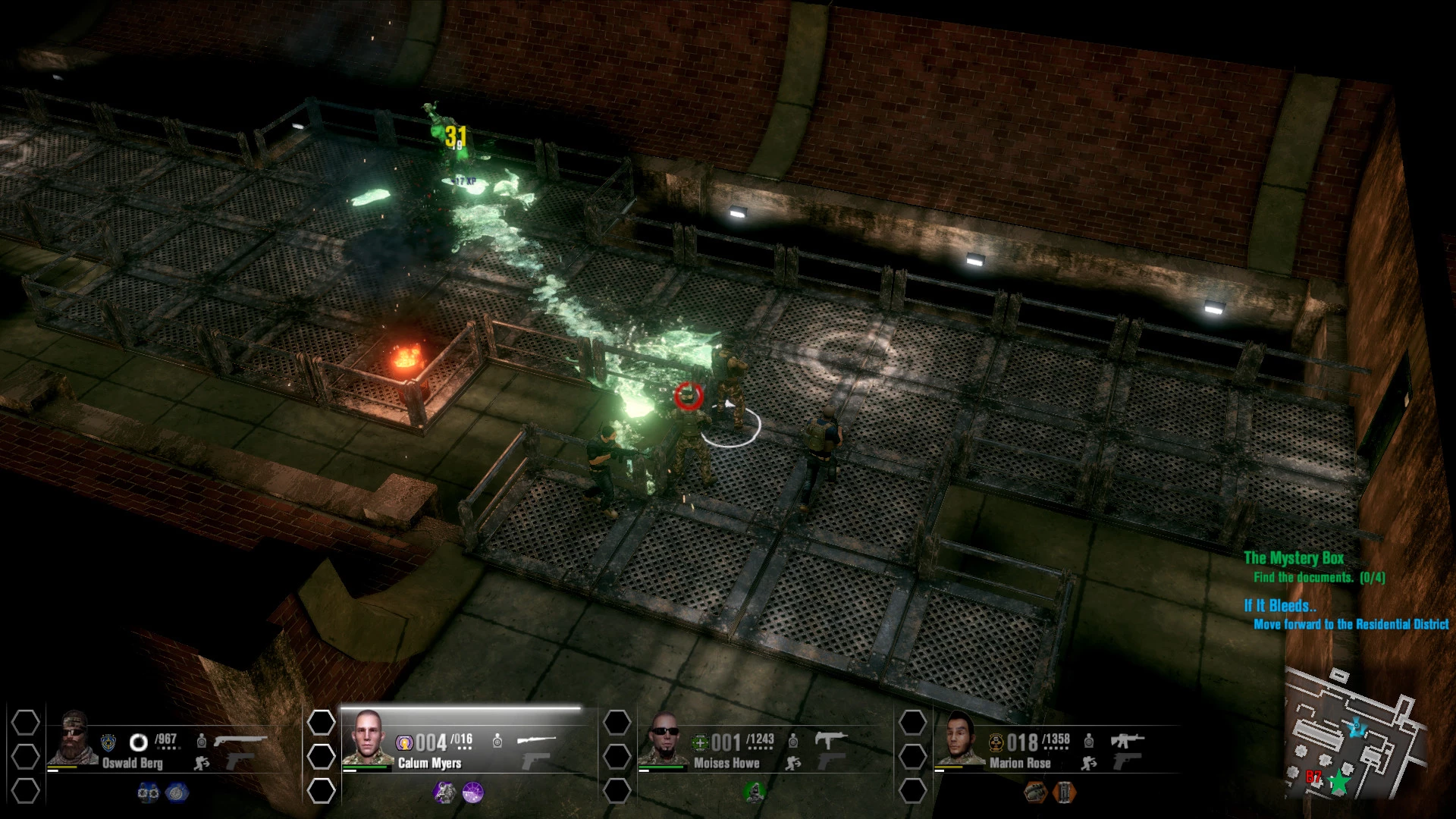Select the If It Bleeds objective
The height and width of the screenshot is (819, 1456).
click(1279, 606)
